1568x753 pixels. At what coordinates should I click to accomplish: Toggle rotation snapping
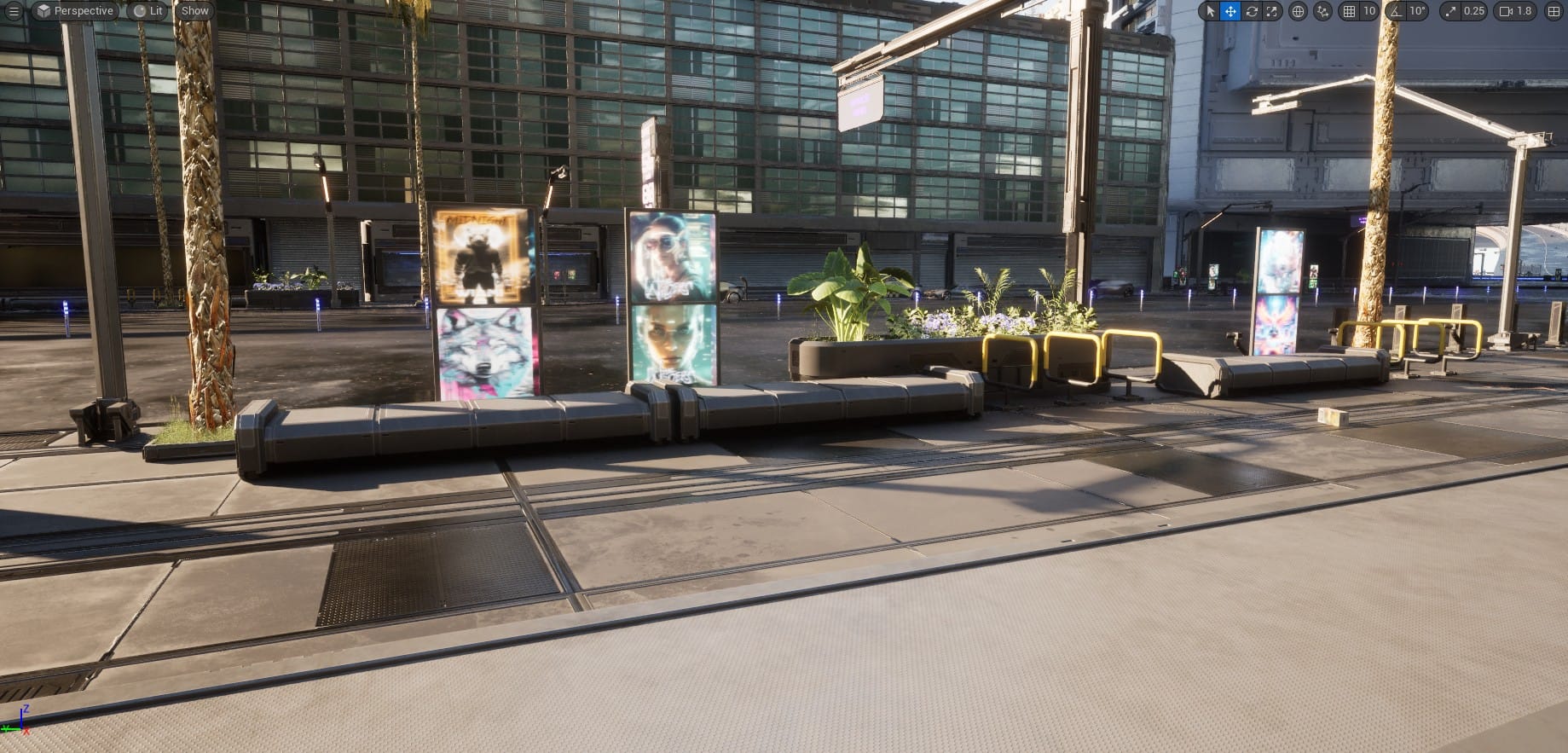coord(1396,12)
